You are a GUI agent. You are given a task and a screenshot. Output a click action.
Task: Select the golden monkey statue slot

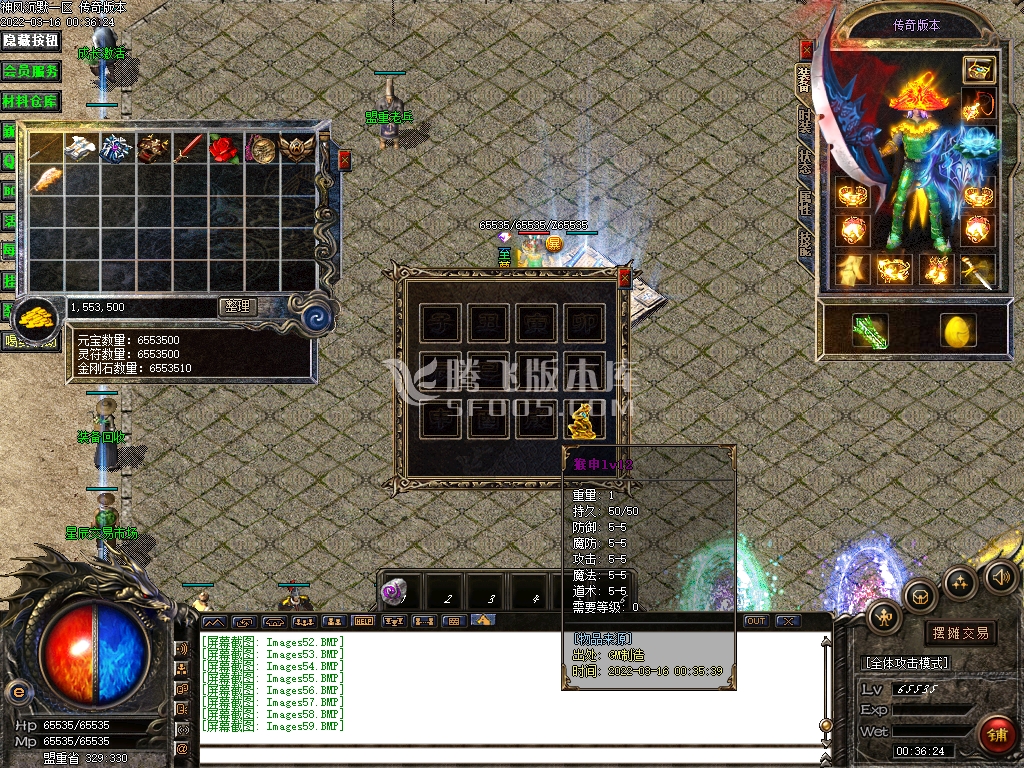[x=584, y=420]
